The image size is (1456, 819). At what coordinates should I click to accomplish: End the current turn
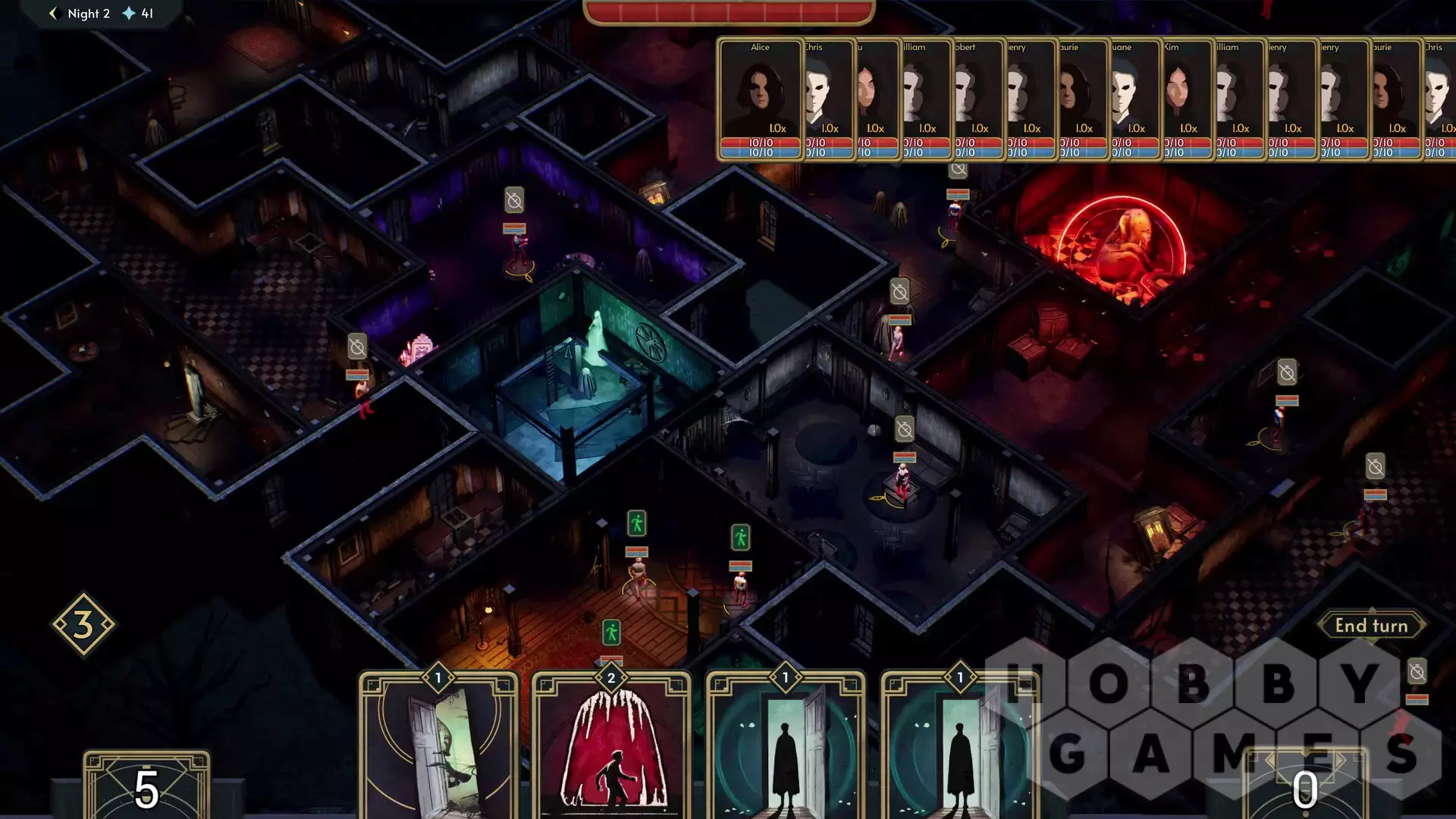coord(1371,626)
